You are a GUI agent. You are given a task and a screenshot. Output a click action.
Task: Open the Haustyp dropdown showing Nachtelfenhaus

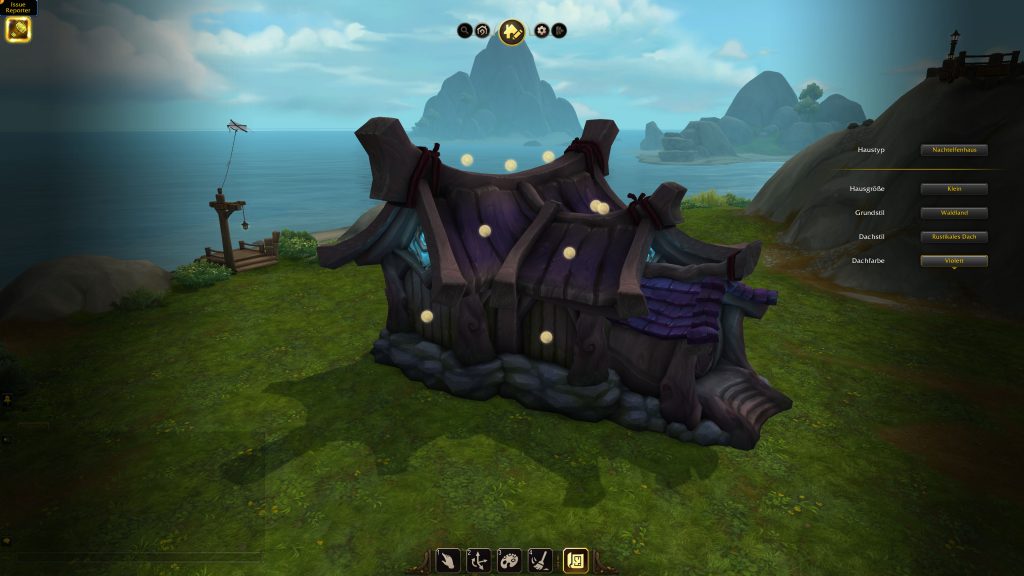[954, 150]
